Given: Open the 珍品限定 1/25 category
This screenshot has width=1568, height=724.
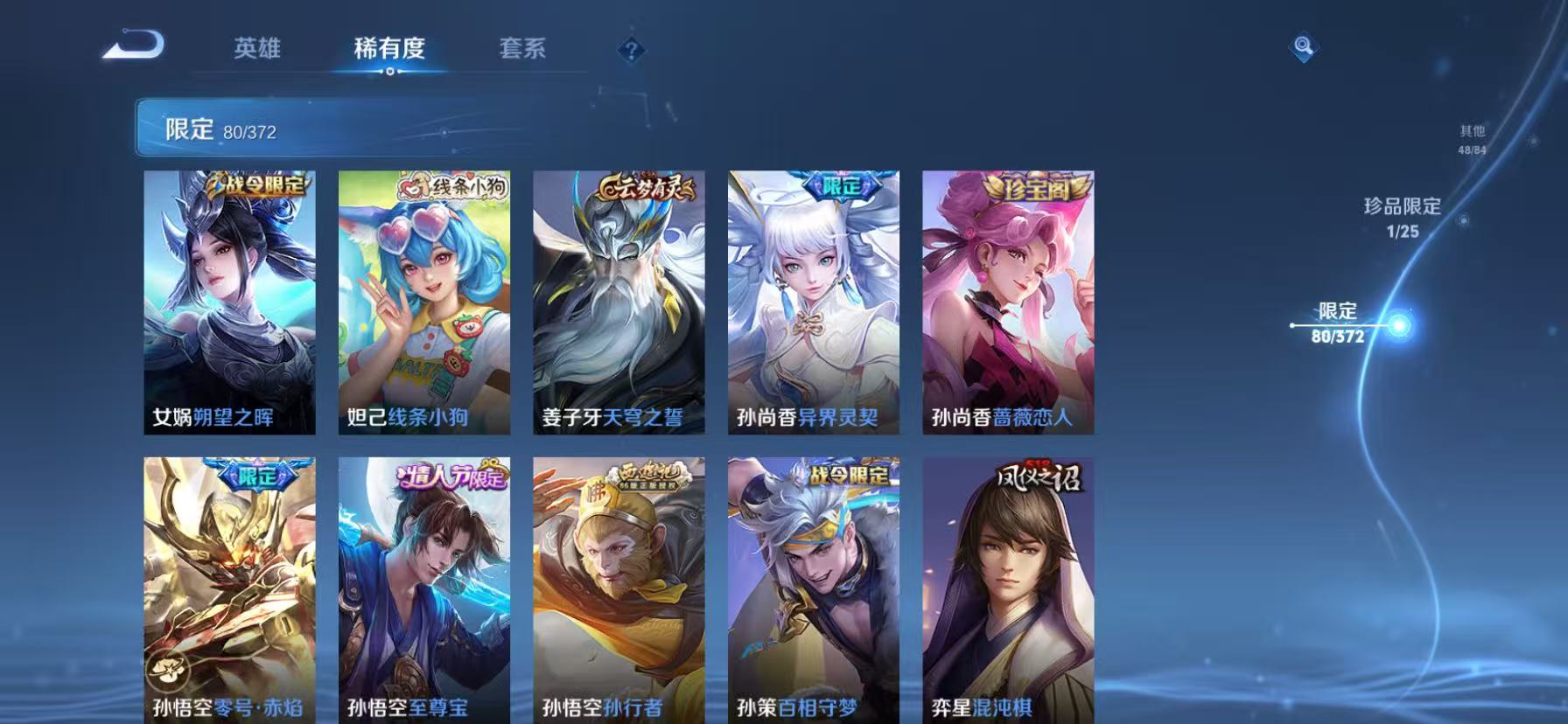Looking at the screenshot, I should pyautogui.click(x=1399, y=214).
